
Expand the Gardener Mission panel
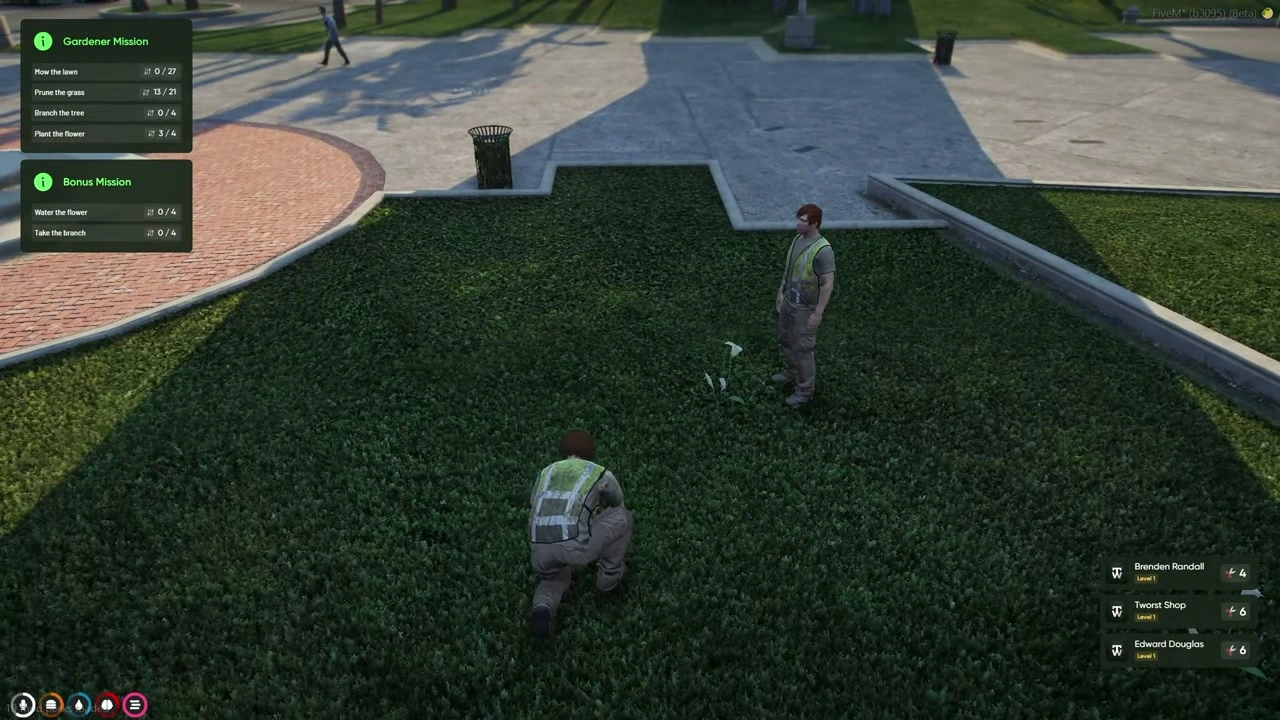[105, 41]
